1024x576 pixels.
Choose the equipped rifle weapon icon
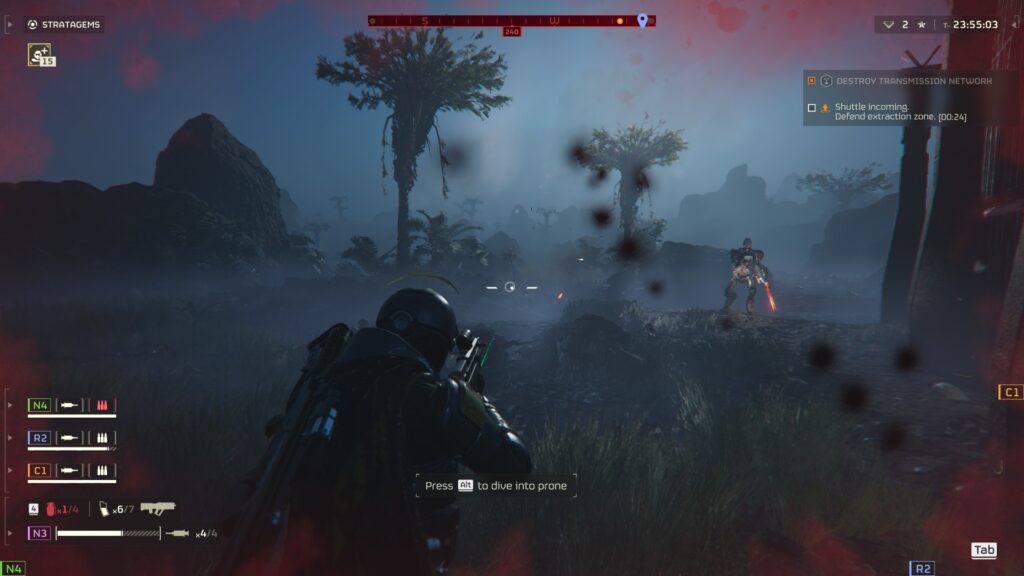158,508
